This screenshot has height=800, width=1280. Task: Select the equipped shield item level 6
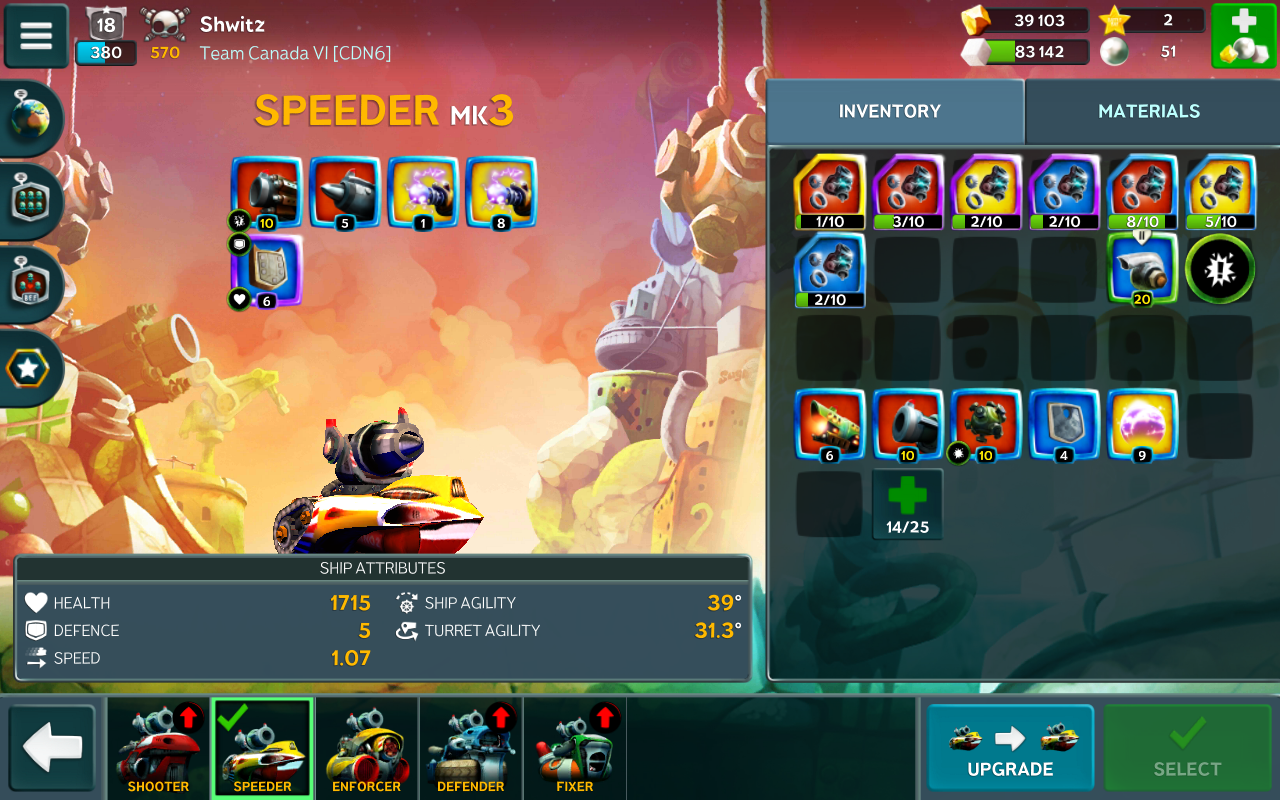coord(266,270)
